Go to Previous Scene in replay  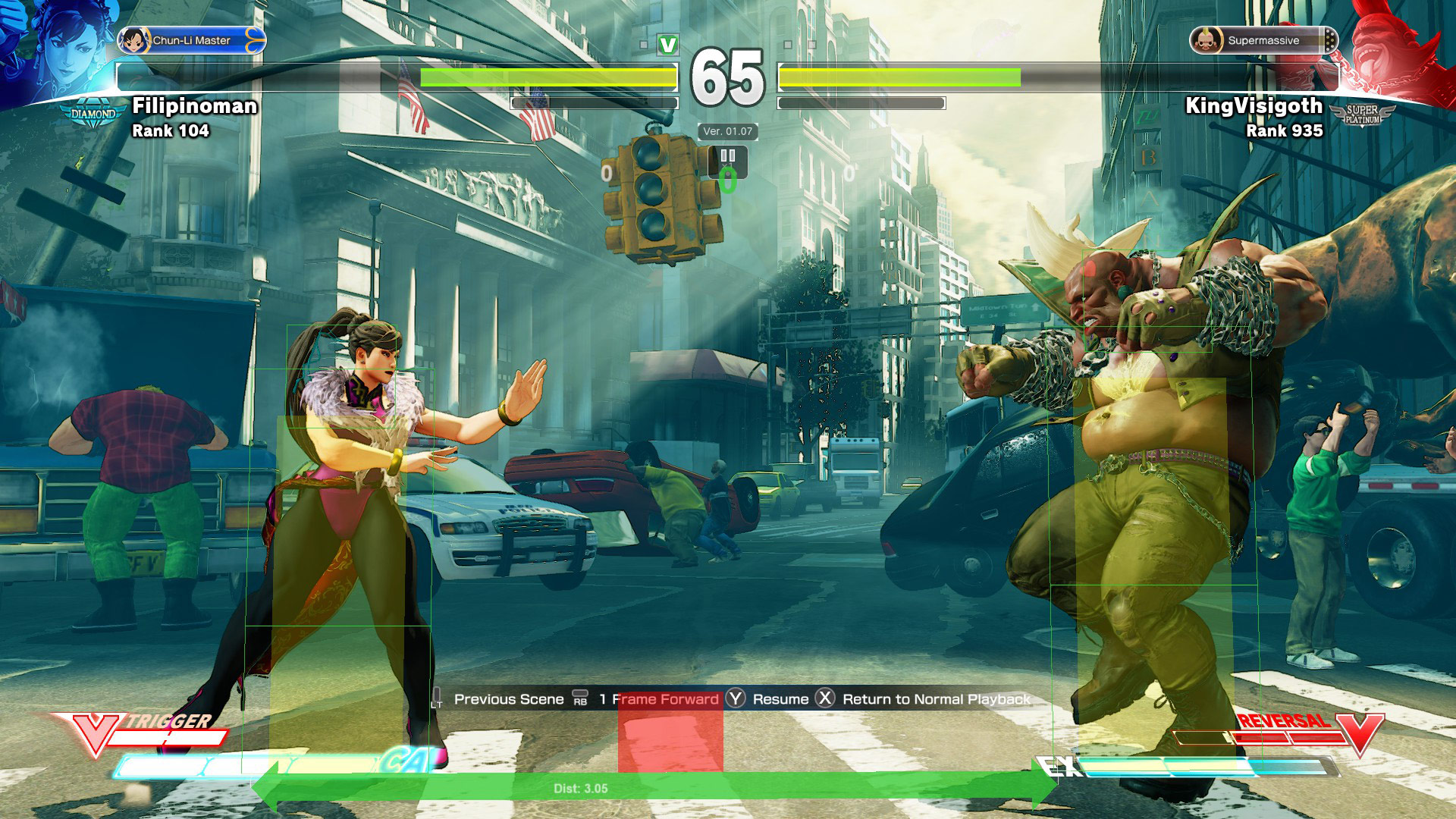[x=508, y=699]
